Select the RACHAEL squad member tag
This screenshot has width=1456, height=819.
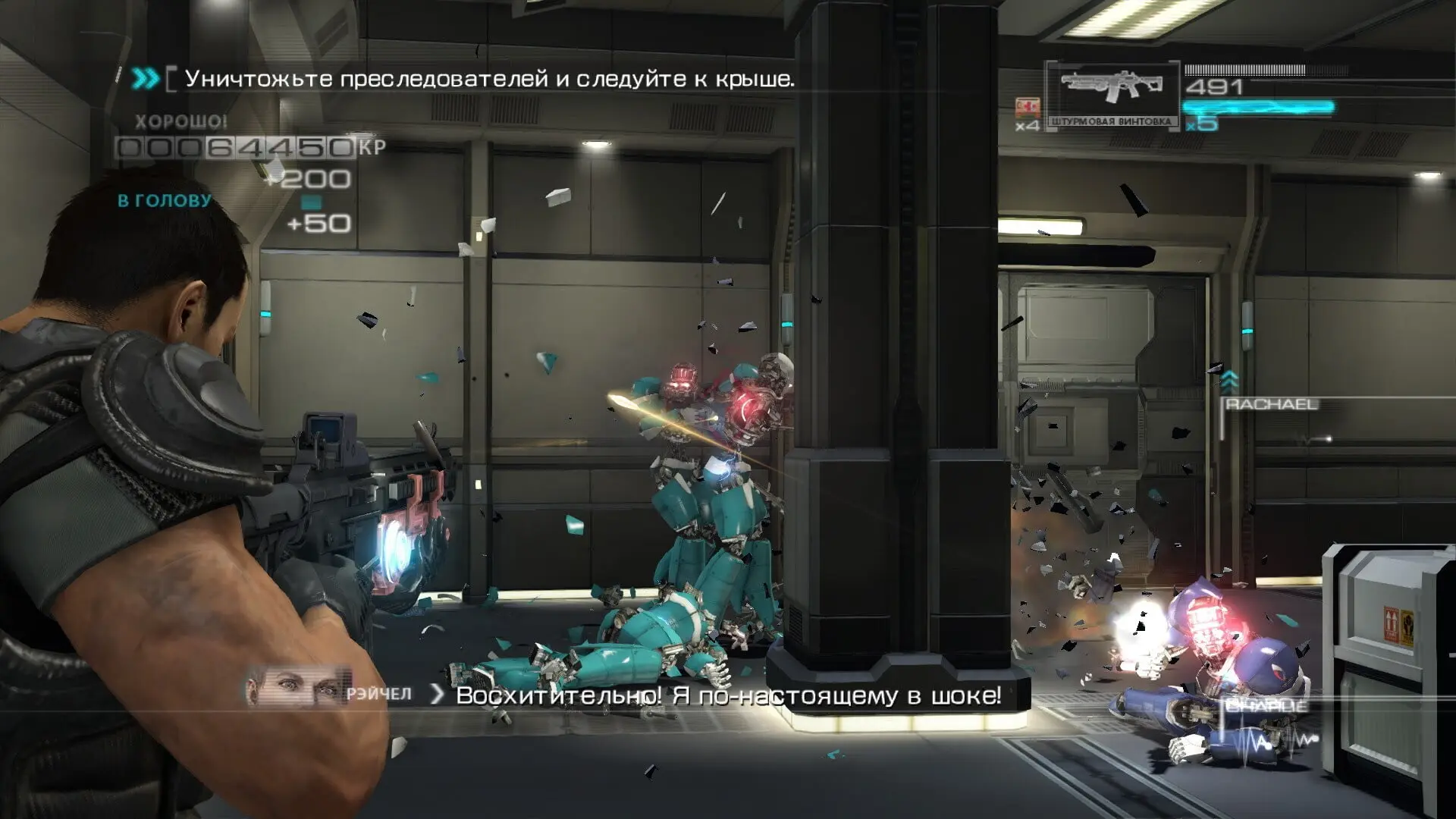(x=1272, y=405)
